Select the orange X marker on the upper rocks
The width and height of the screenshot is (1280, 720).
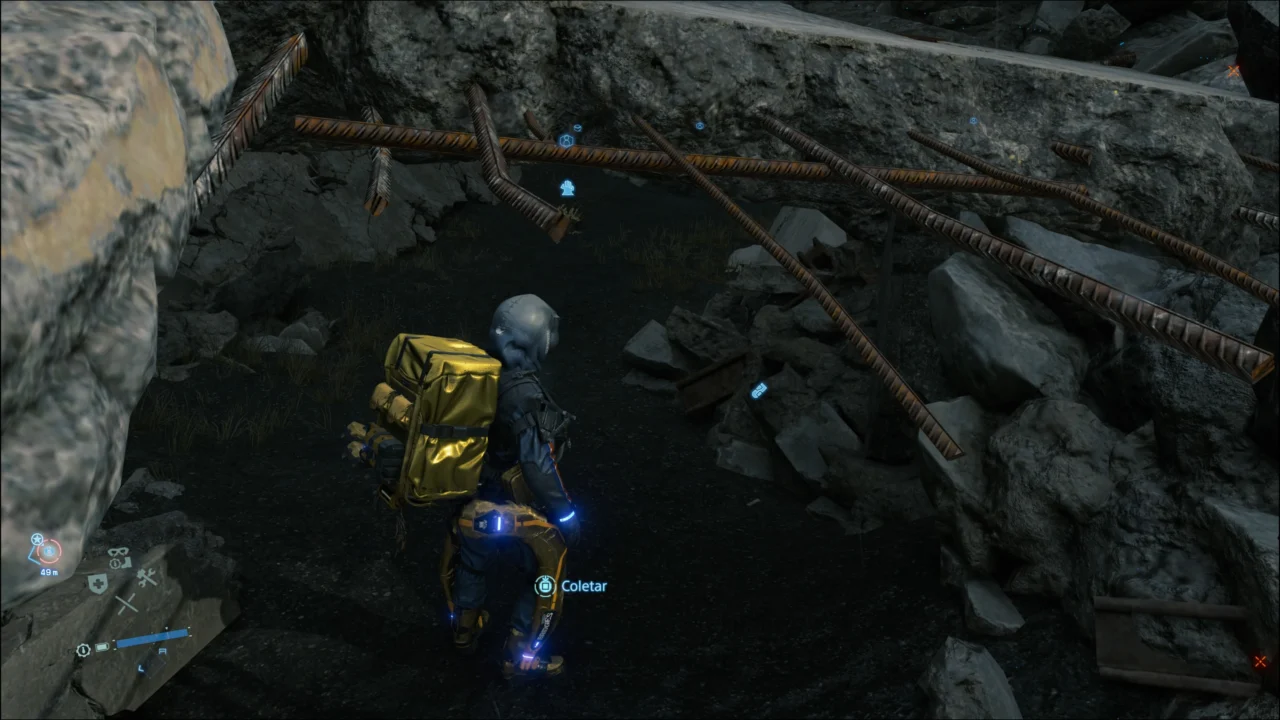1235,71
